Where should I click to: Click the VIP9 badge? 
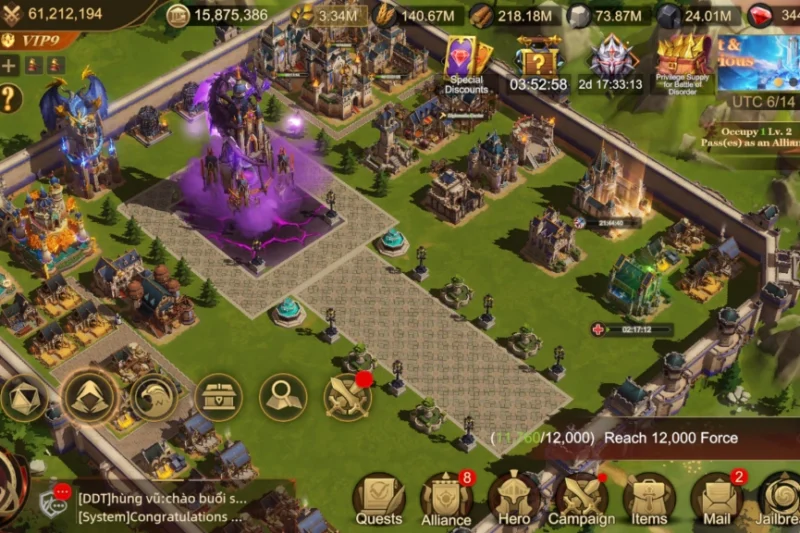(x=32, y=41)
